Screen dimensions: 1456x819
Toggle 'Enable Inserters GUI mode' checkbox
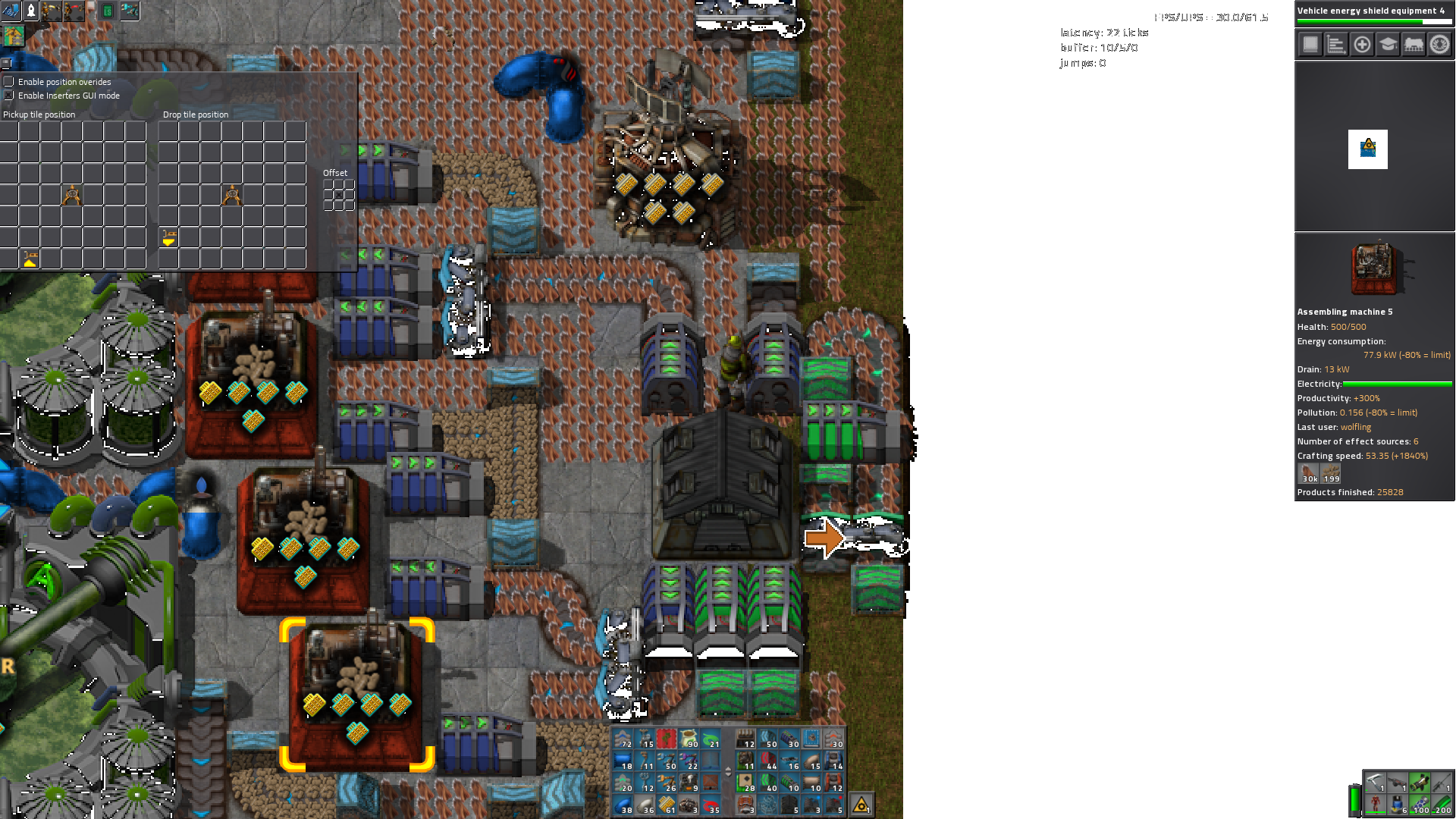(8, 96)
